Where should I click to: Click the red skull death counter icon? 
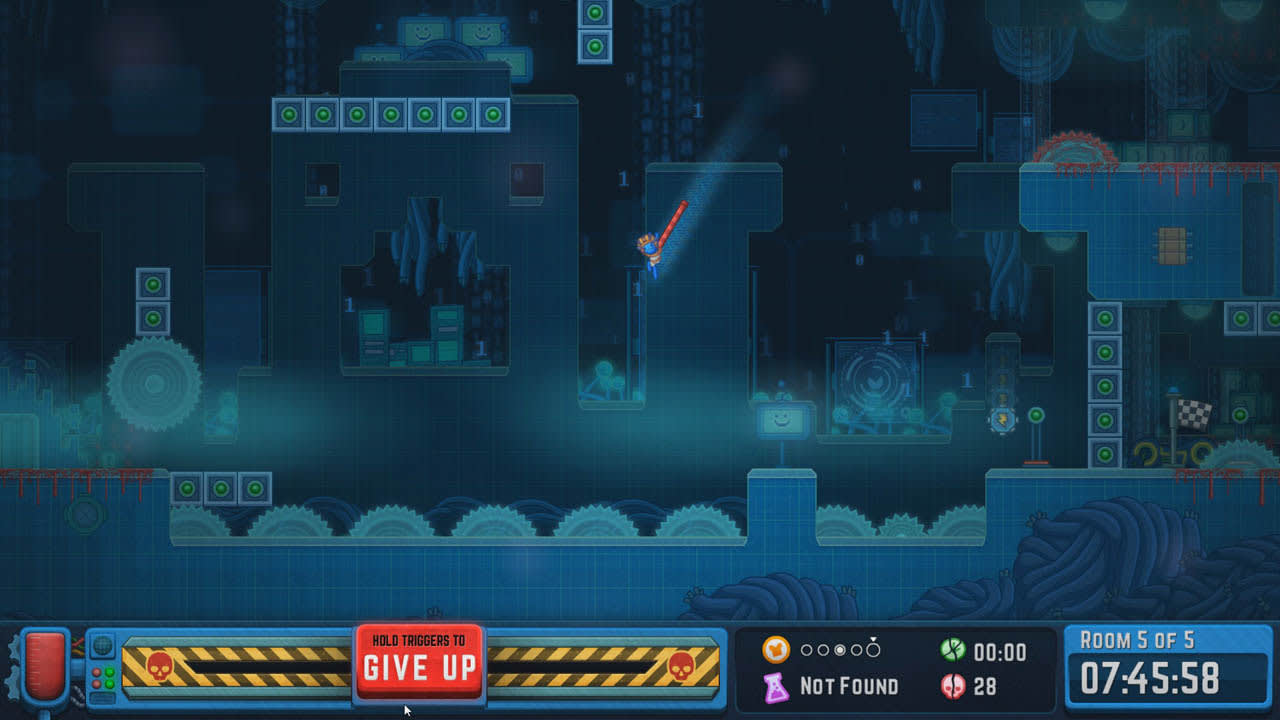(x=951, y=686)
